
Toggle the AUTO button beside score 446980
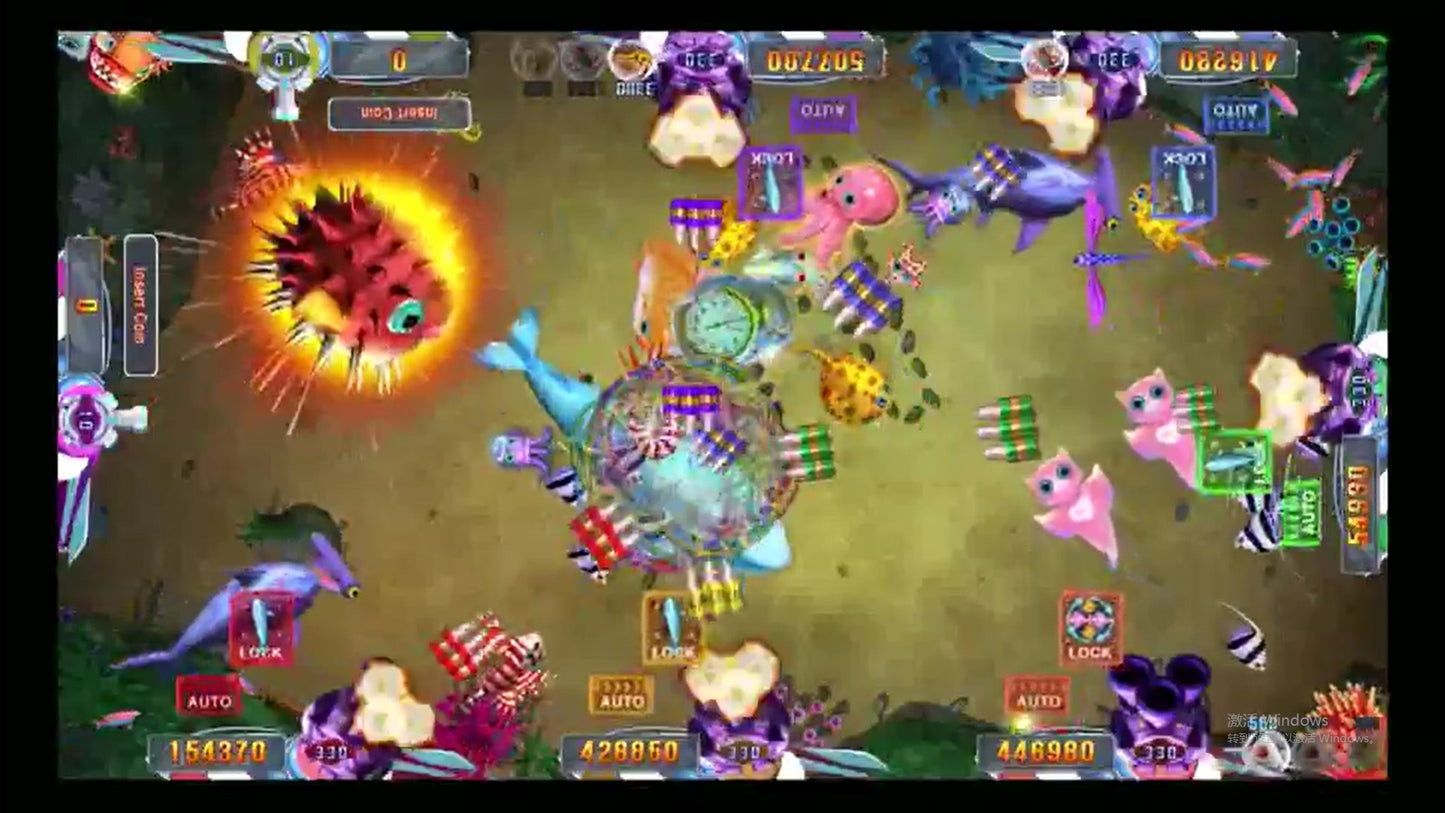click(1037, 696)
